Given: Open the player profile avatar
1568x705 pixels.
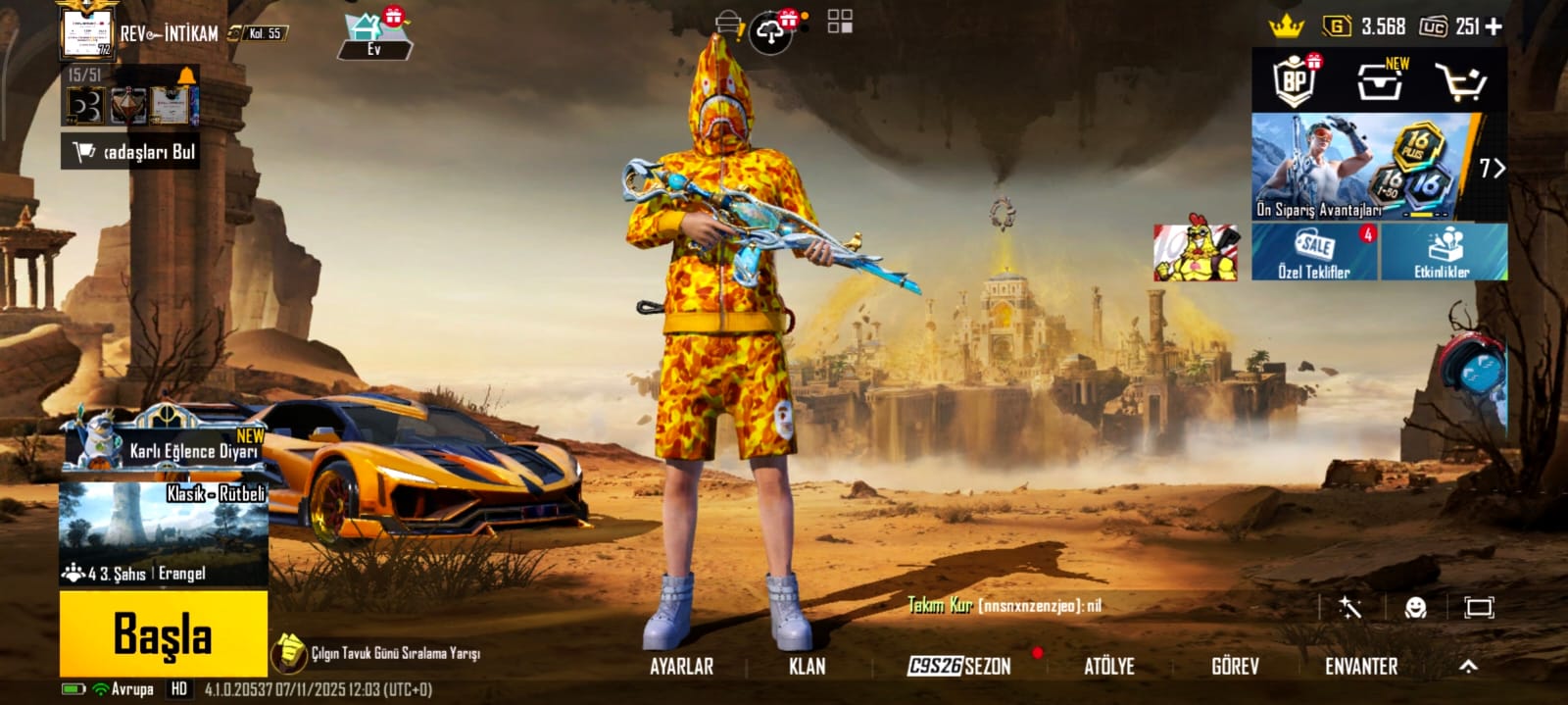Looking at the screenshot, I should (x=86, y=31).
